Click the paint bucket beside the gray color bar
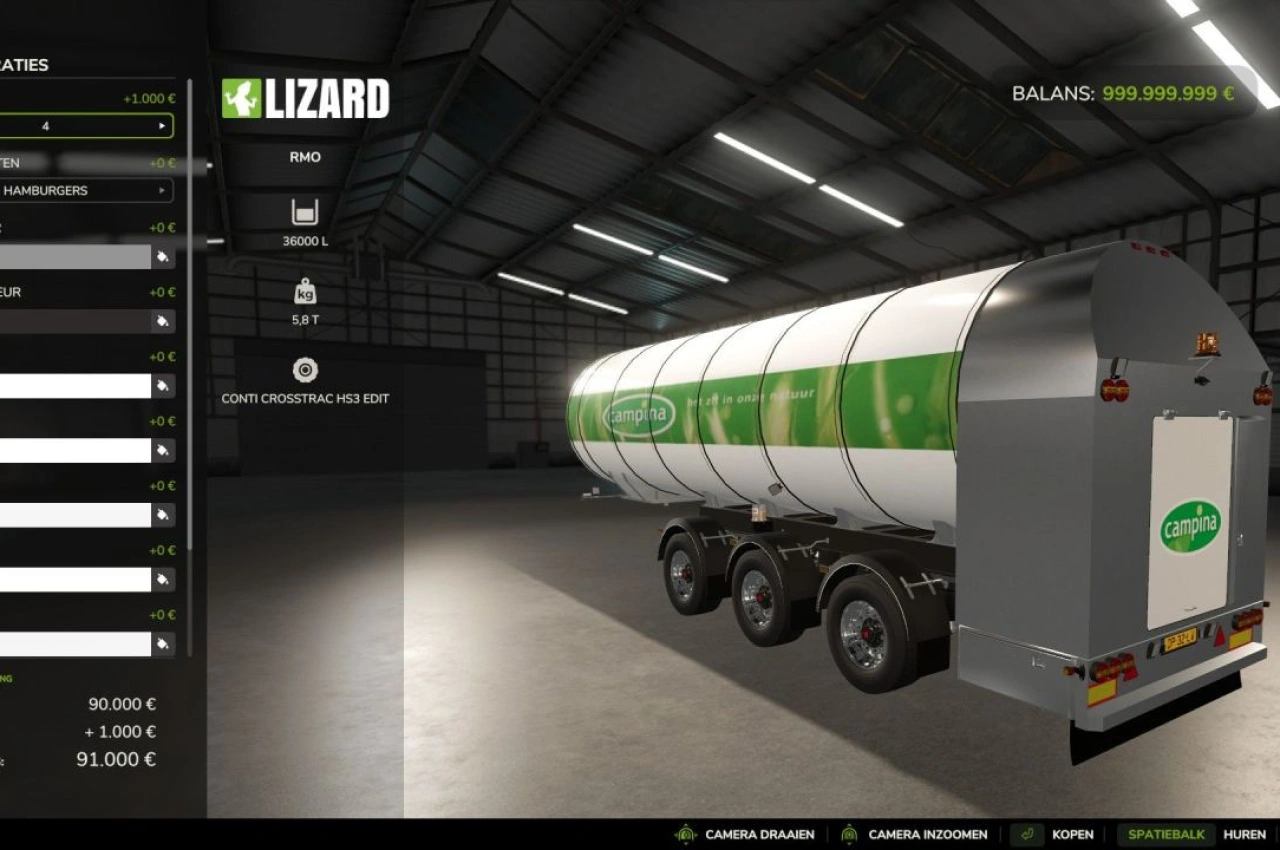The width and height of the screenshot is (1280, 850). (164, 255)
